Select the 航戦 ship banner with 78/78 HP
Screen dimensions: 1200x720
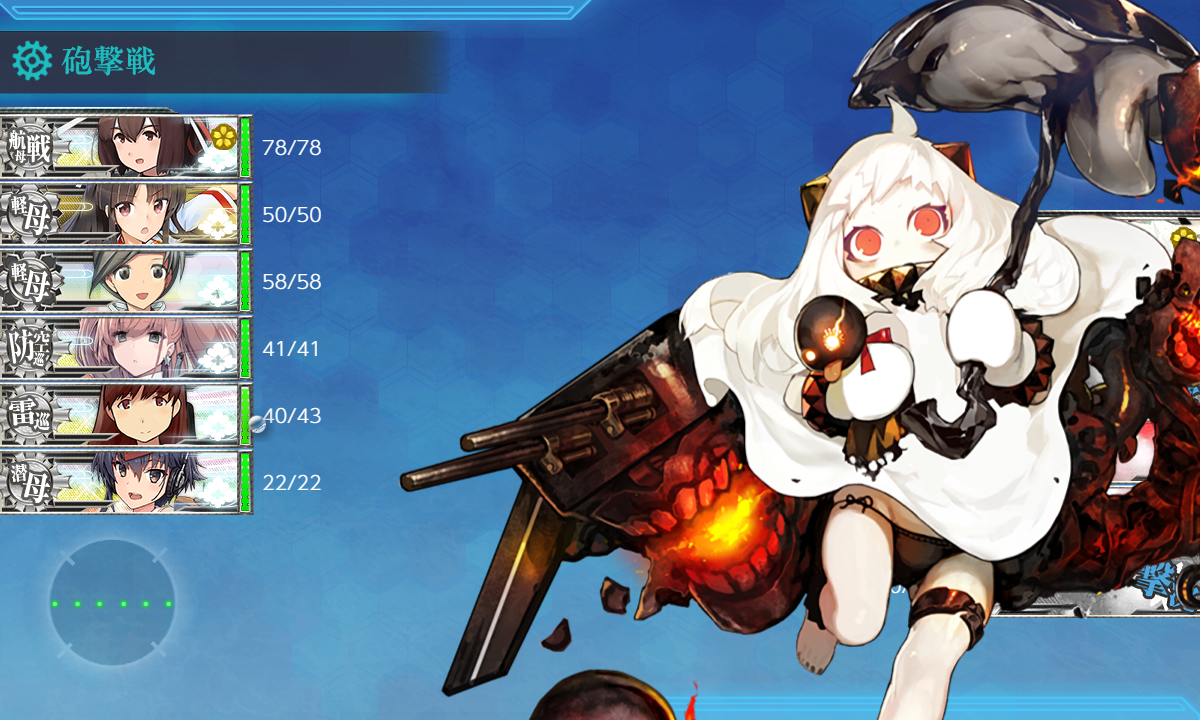click(x=125, y=147)
